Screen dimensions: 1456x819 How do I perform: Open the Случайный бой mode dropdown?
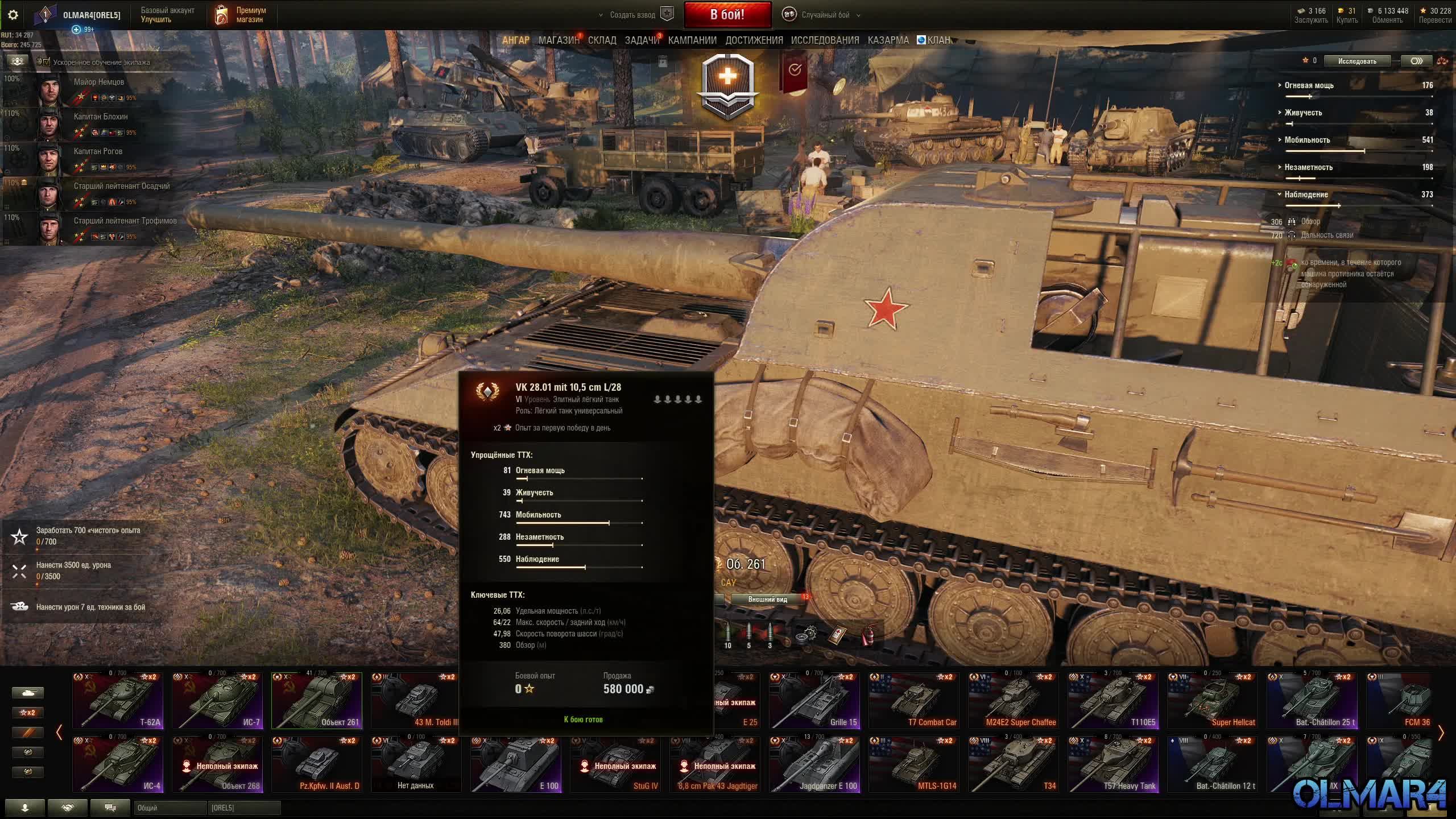click(x=824, y=15)
